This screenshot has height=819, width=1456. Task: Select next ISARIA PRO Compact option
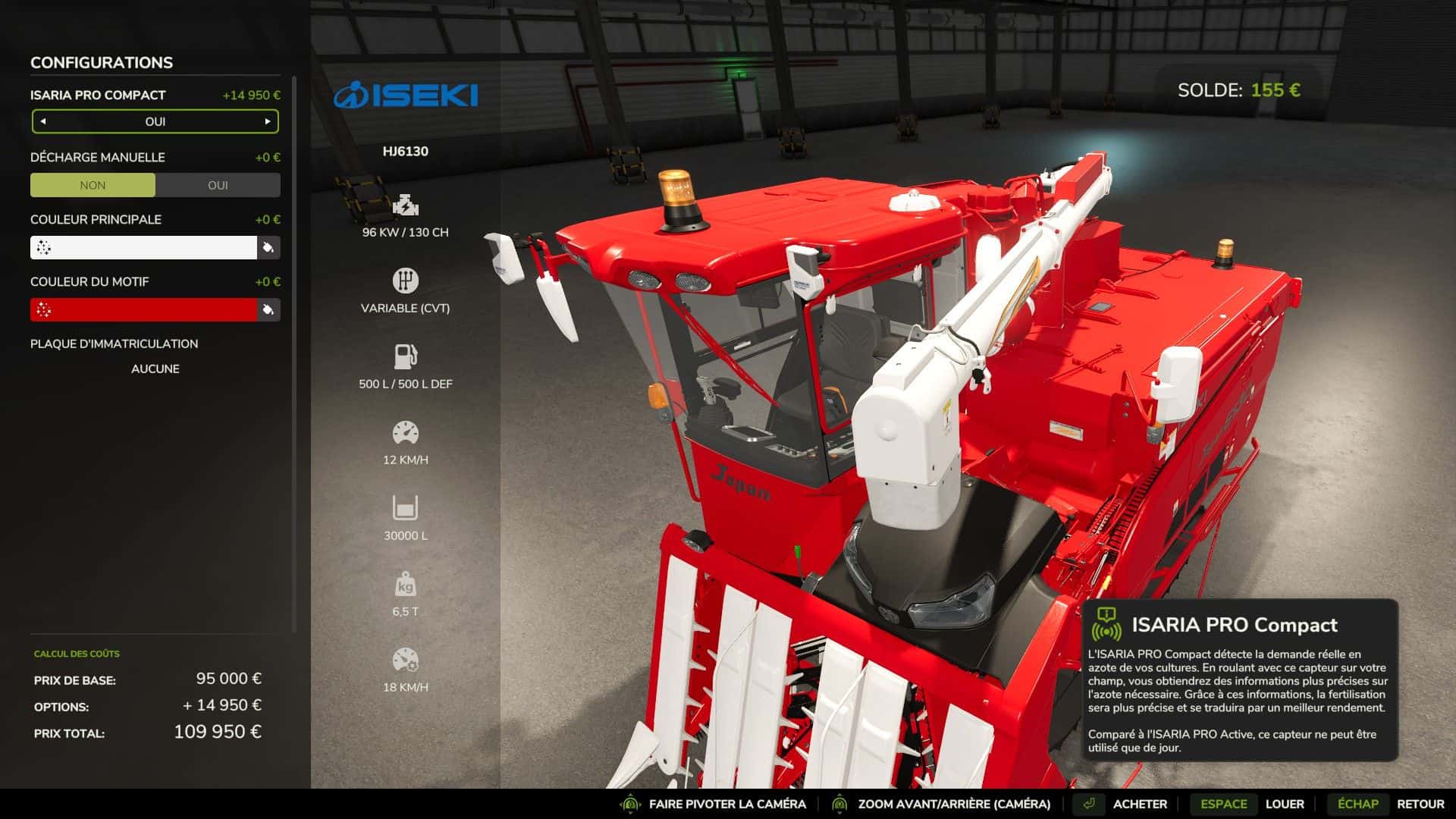tap(267, 121)
